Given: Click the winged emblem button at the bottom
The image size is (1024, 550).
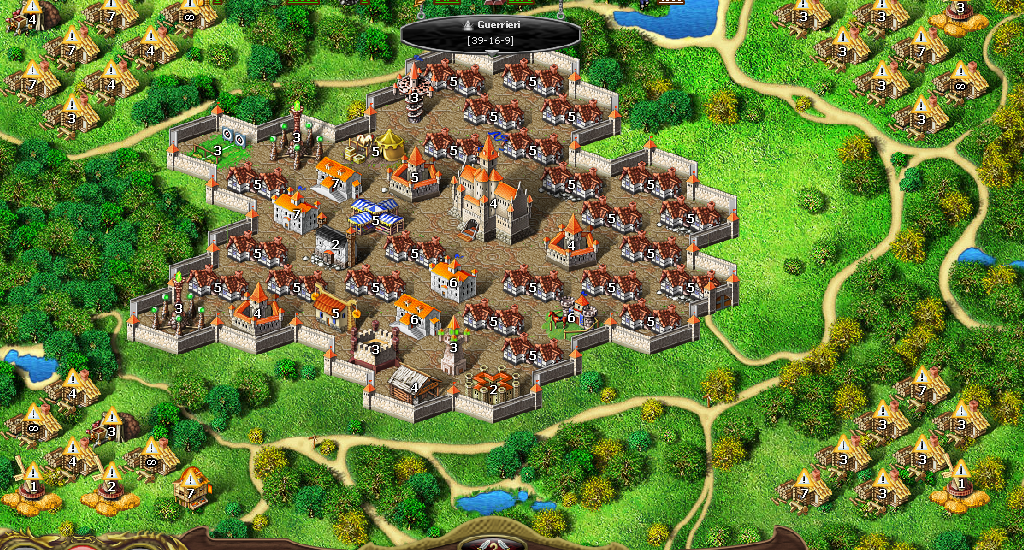Looking at the screenshot, I should click(x=491, y=543).
